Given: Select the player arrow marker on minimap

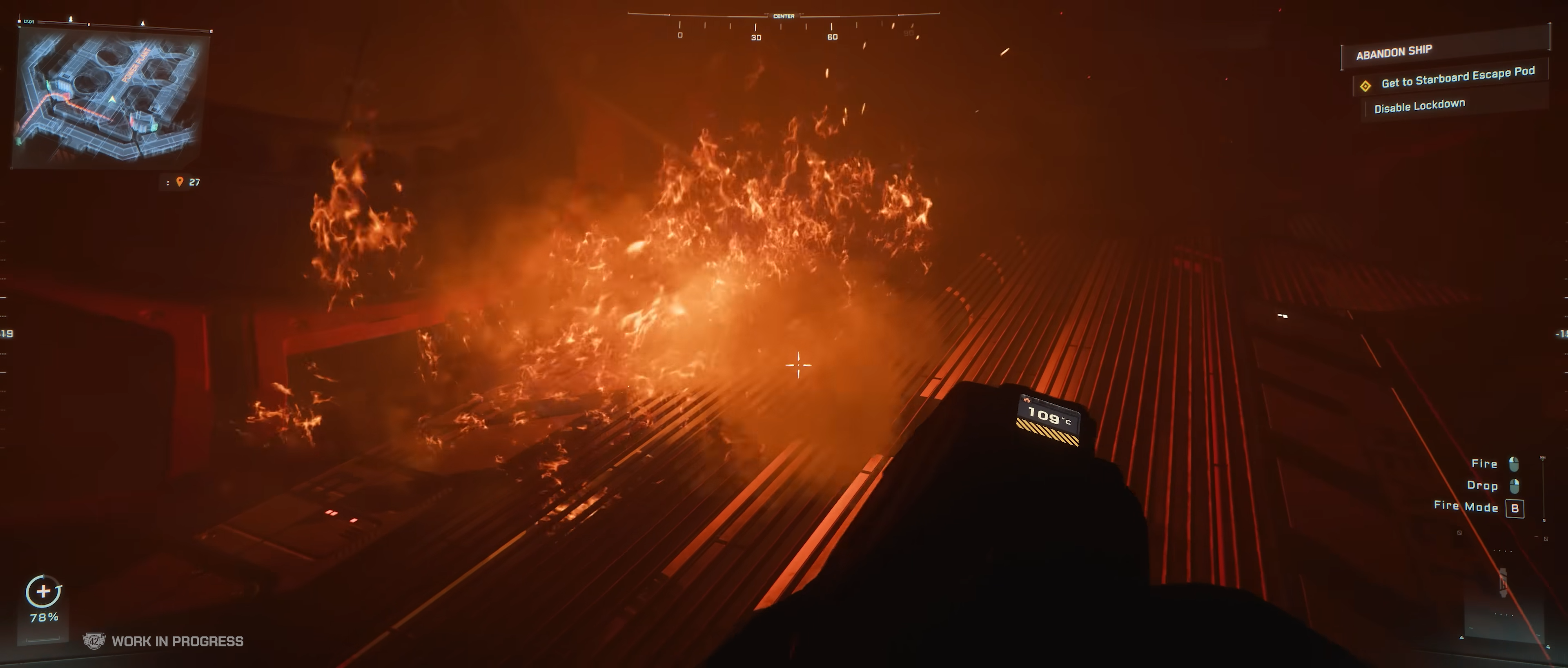Looking at the screenshot, I should point(113,100).
